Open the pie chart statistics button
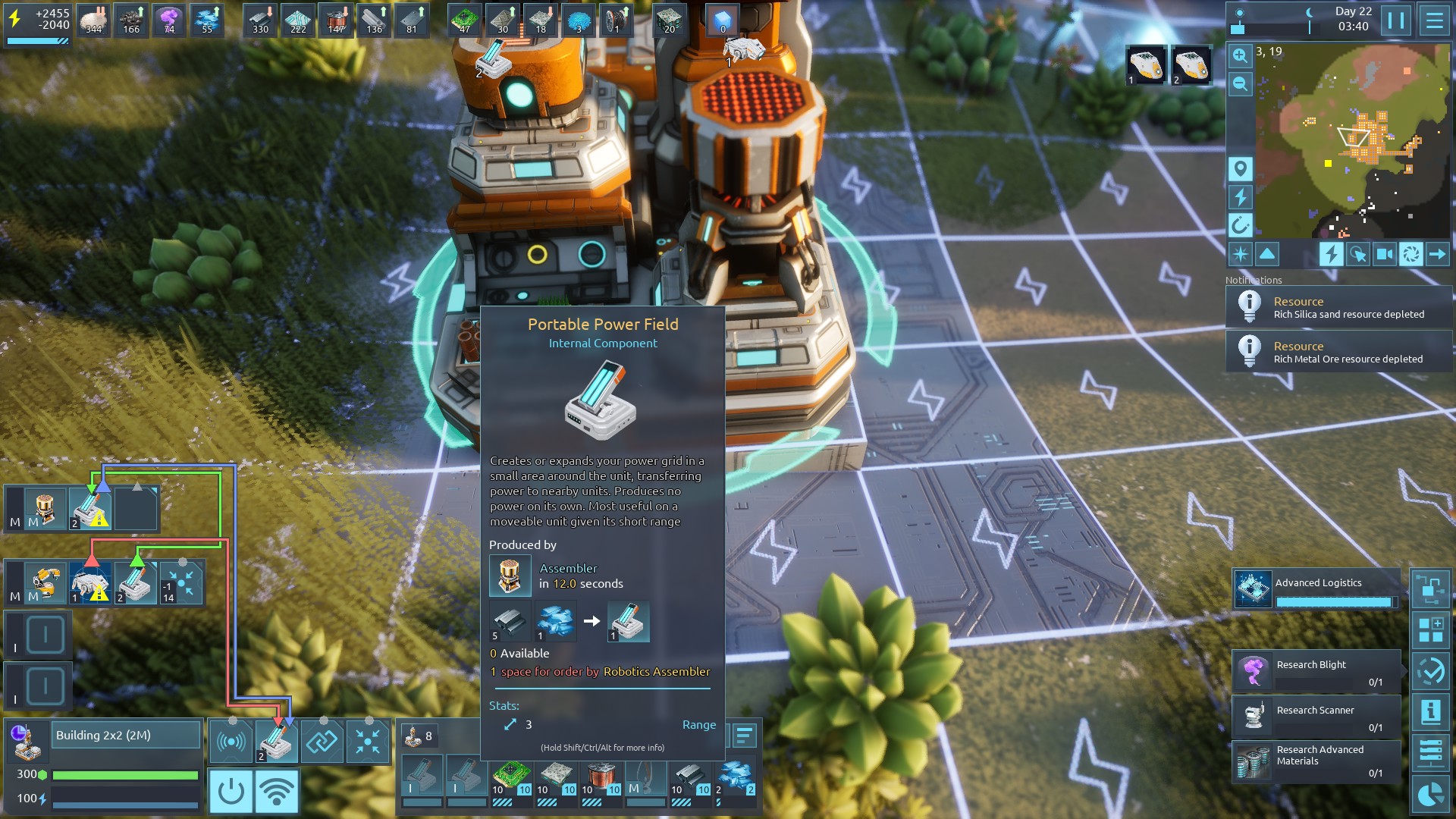 click(1430, 794)
